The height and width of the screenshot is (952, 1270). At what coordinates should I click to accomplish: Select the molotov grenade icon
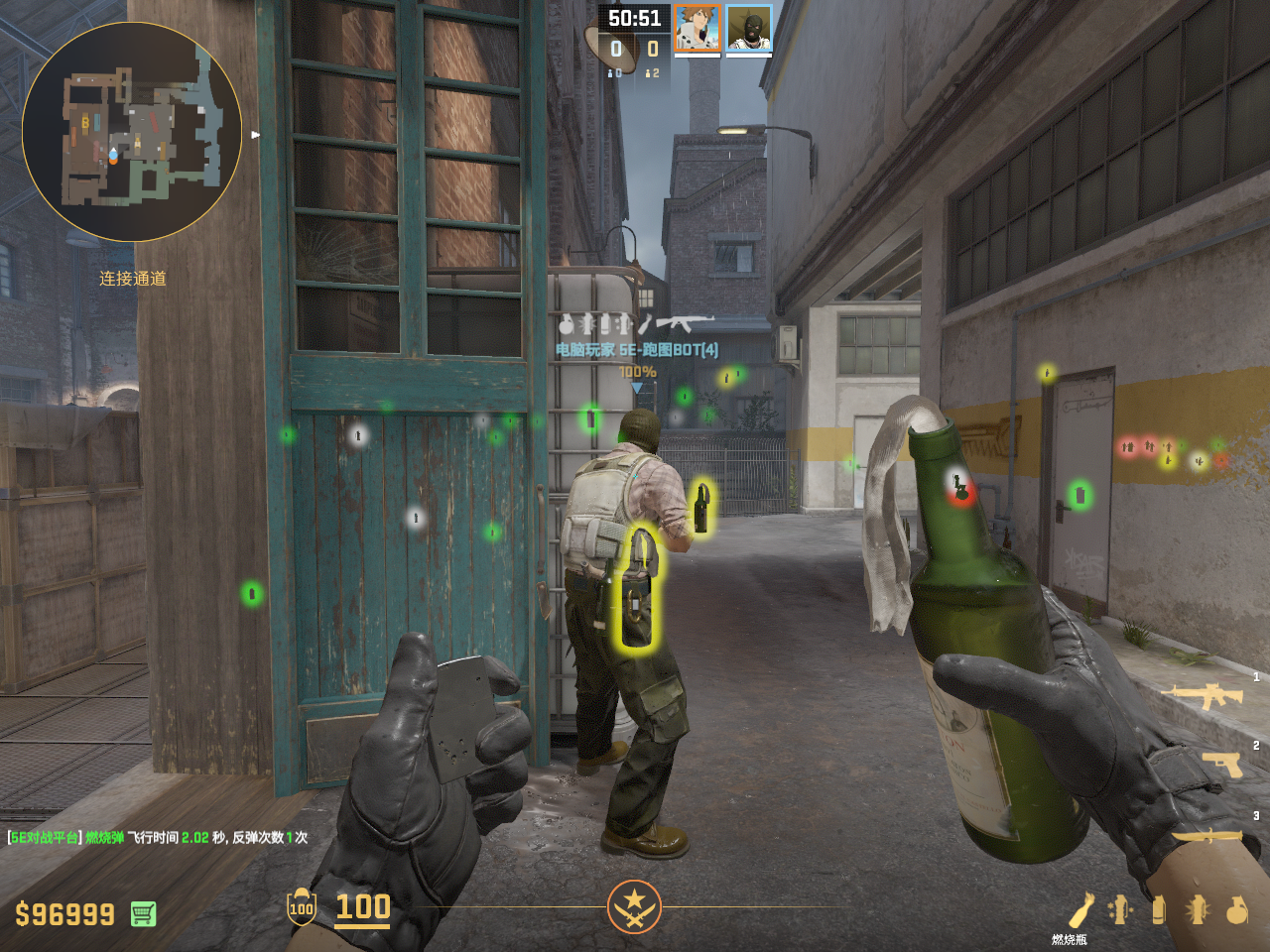click(x=1080, y=909)
